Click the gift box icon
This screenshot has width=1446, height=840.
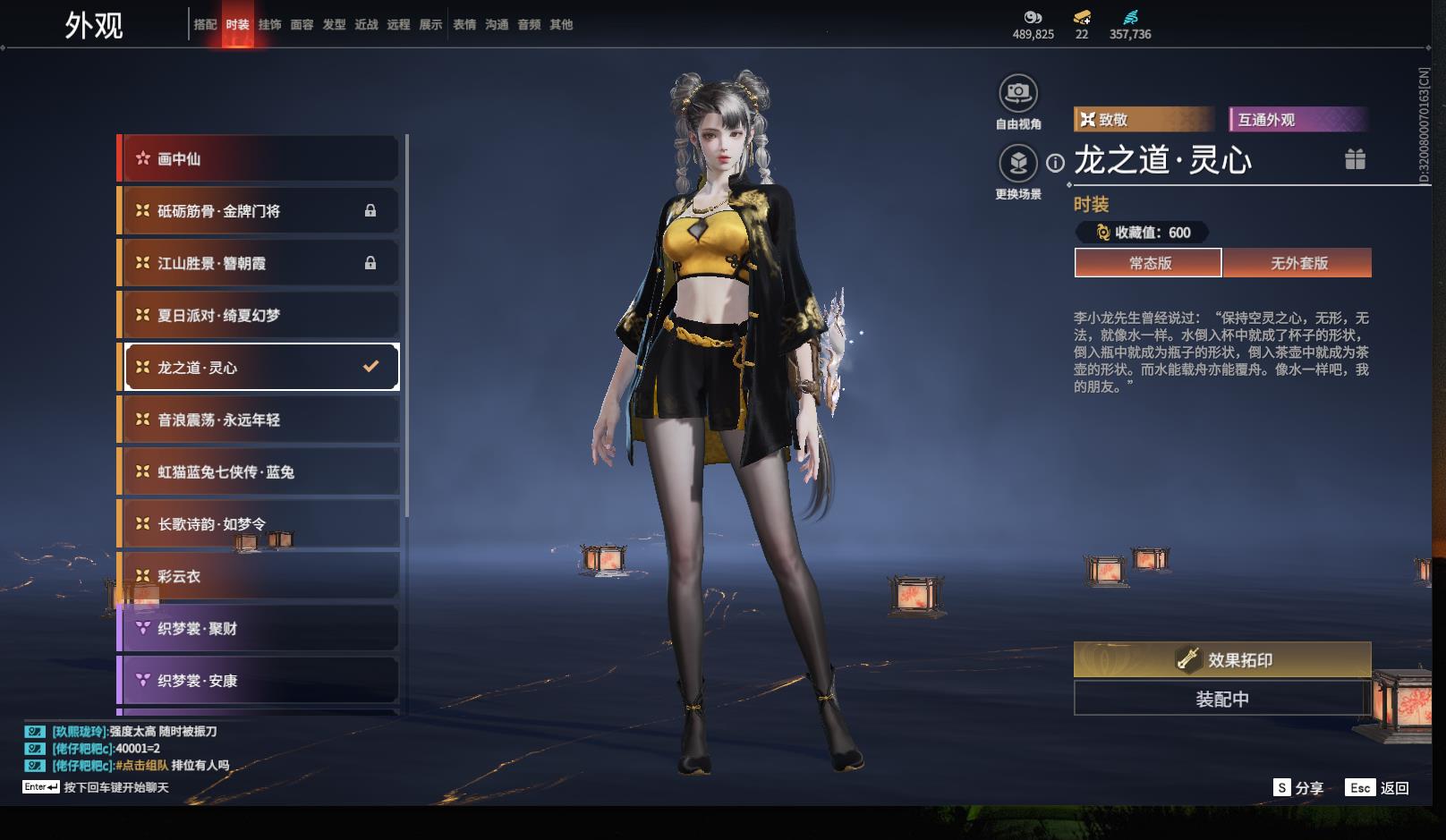click(x=1355, y=159)
